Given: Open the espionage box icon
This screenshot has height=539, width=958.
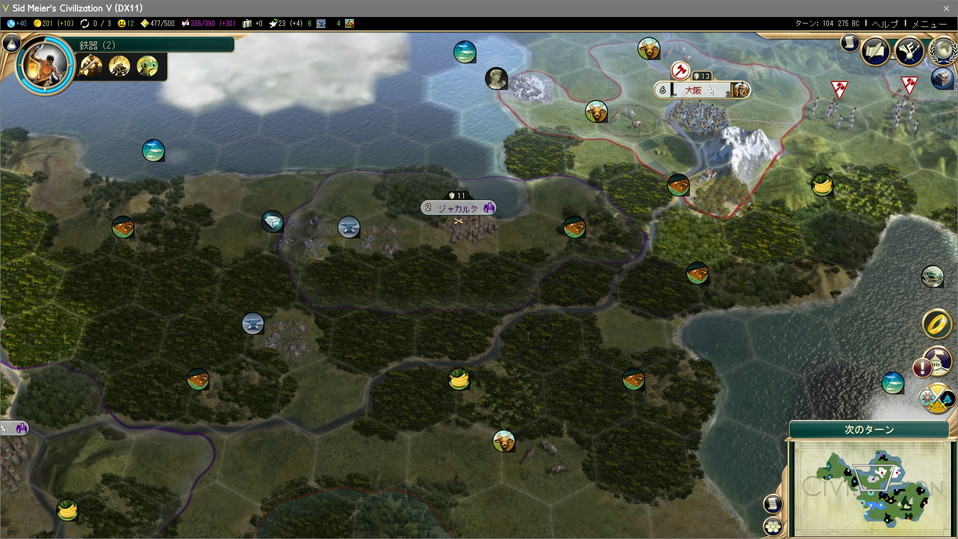Looking at the screenshot, I should (x=942, y=78).
